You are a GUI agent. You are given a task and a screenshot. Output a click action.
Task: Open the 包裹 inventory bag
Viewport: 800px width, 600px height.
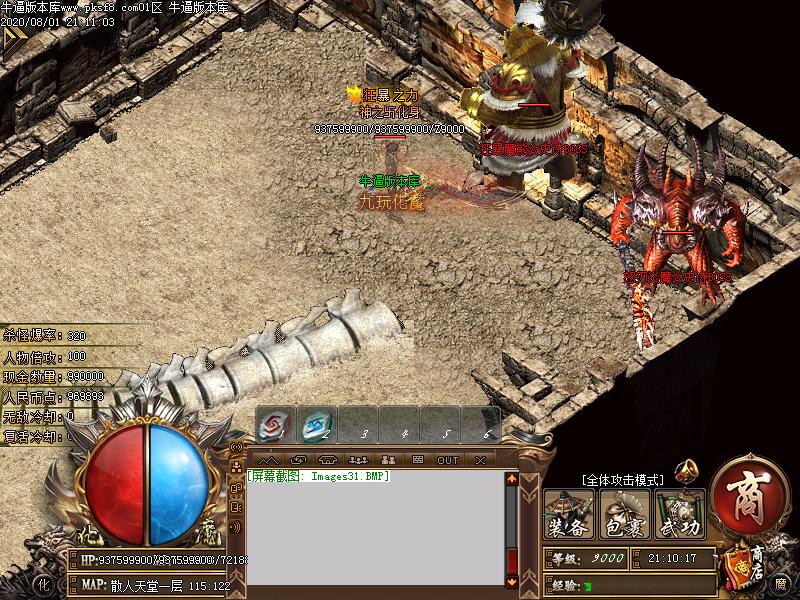click(x=624, y=514)
